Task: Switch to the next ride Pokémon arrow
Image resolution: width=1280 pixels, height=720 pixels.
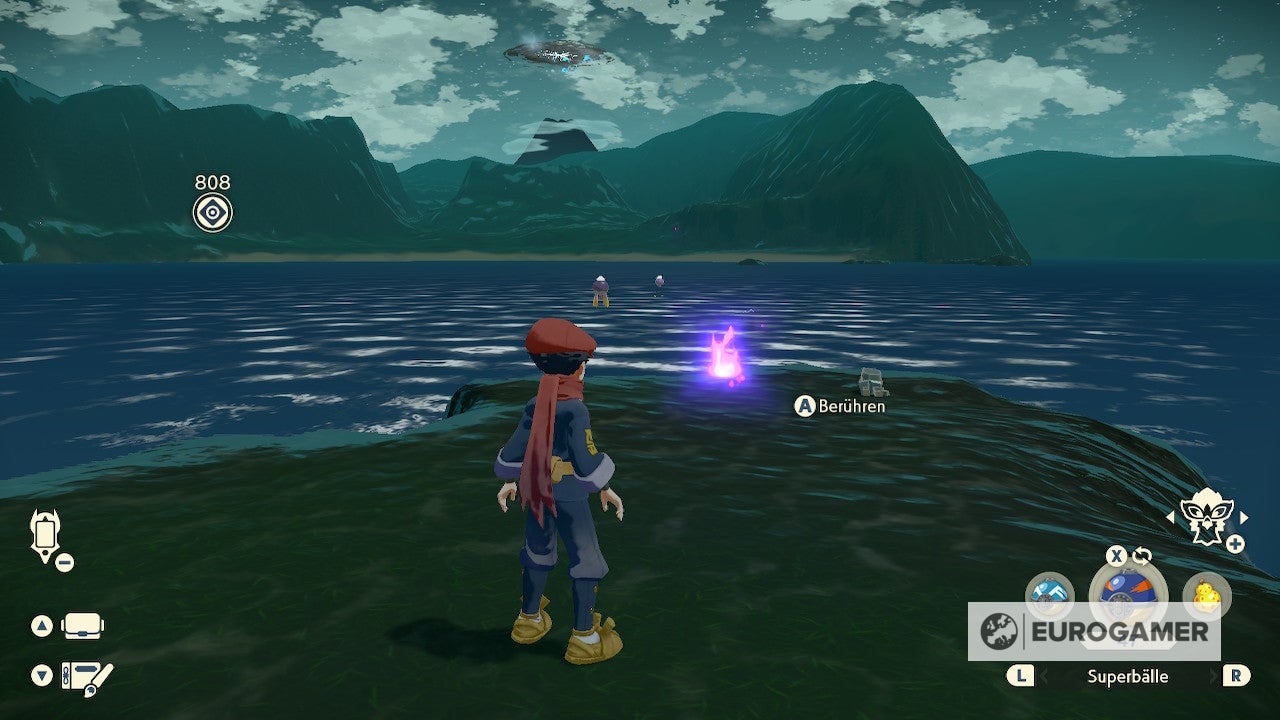Action: tap(1244, 517)
